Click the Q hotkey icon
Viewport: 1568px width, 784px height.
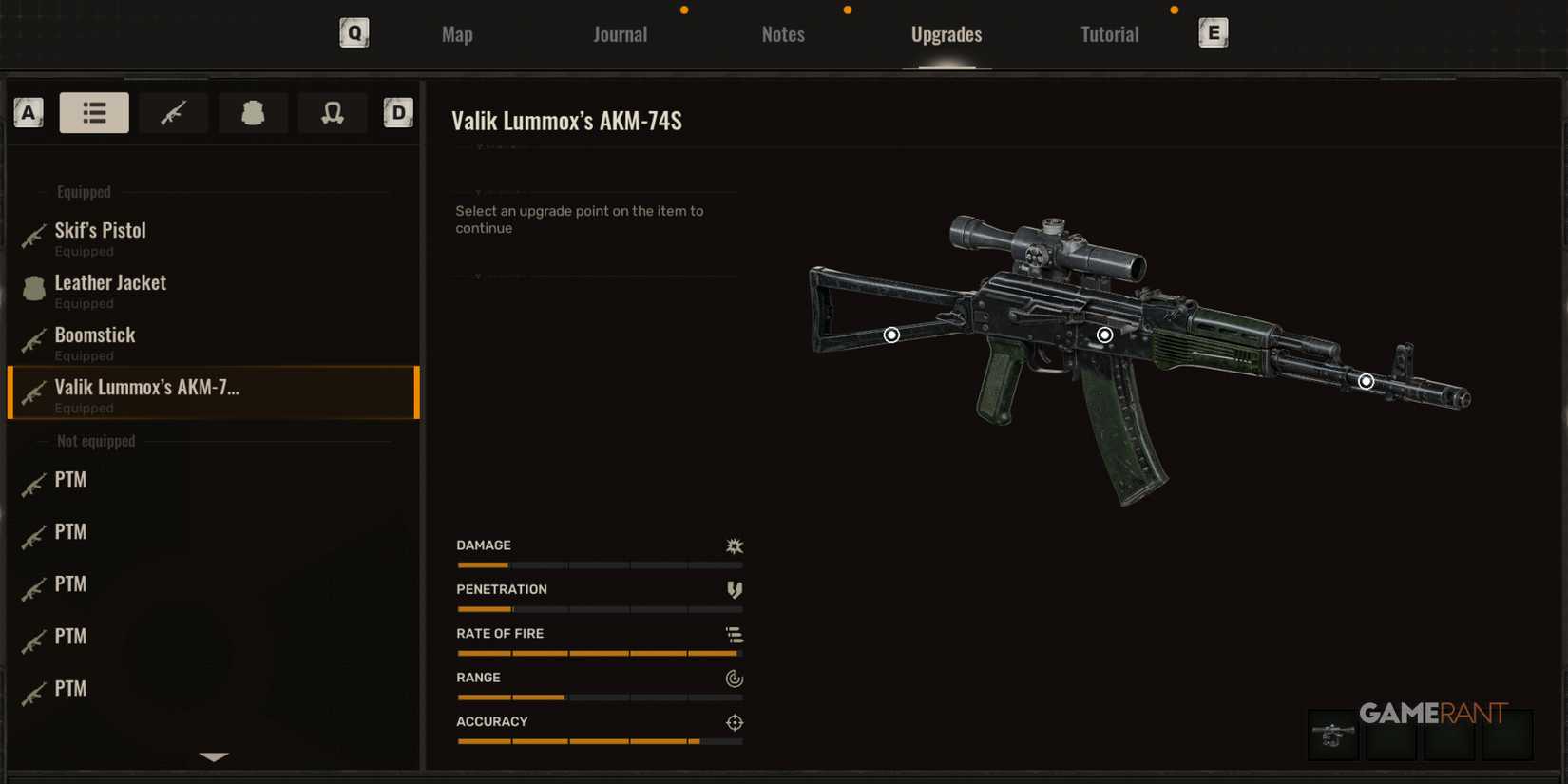[354, 31]
